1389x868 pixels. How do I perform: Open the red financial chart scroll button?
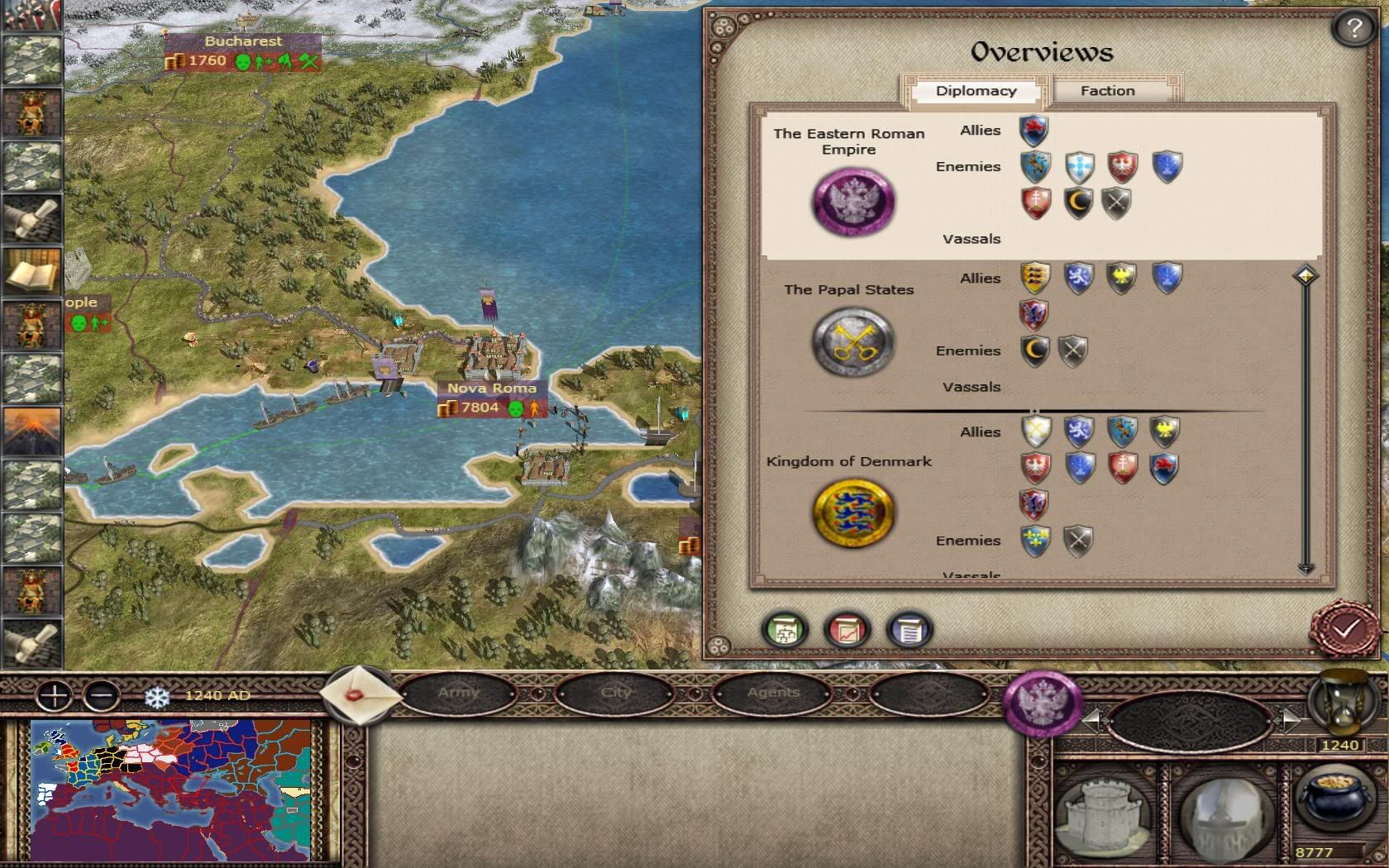[847, 631]
